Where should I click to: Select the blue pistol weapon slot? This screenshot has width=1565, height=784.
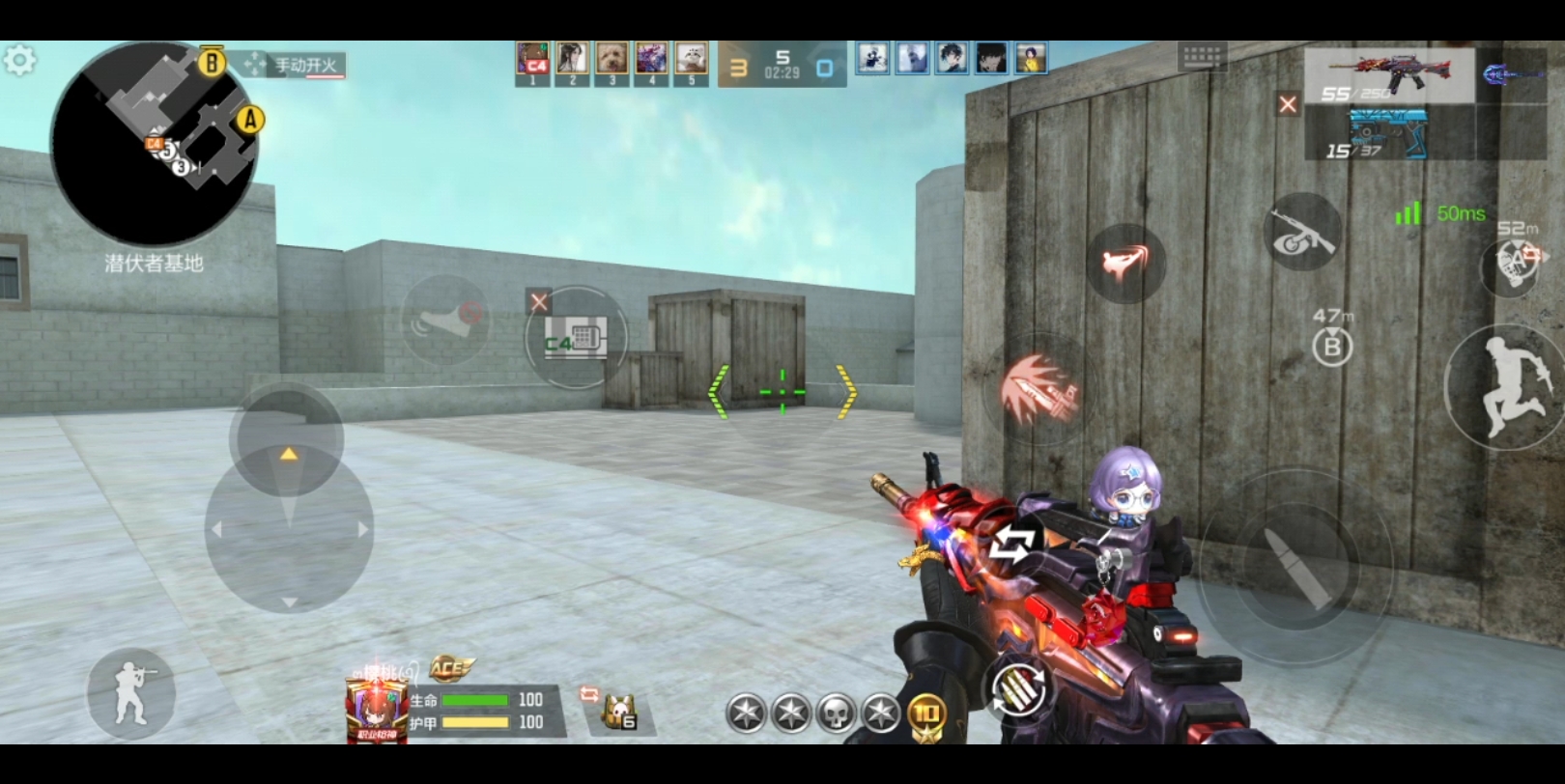[x=1389, y=135]
